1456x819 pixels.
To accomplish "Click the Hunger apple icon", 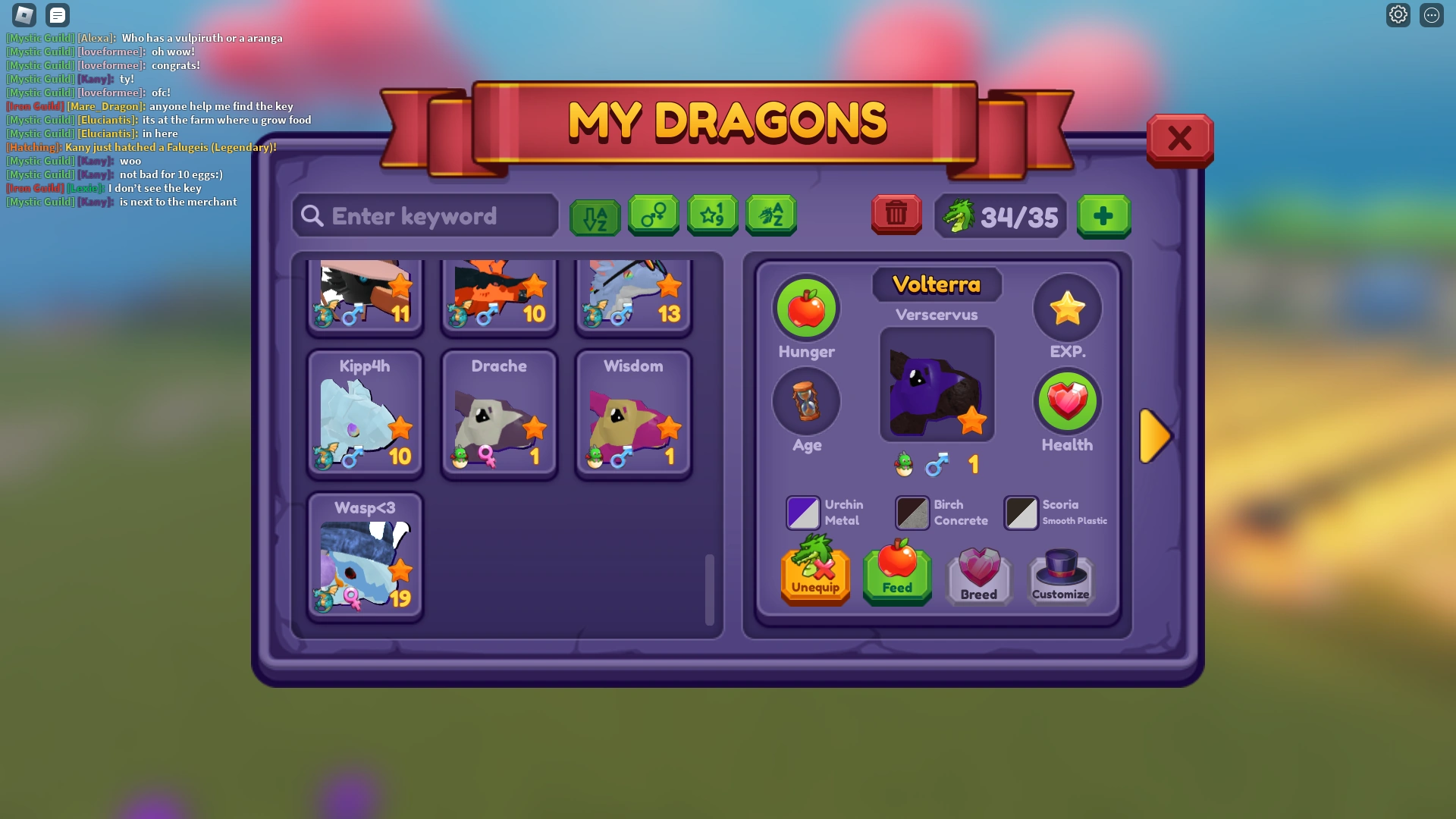I will point(806,309).
